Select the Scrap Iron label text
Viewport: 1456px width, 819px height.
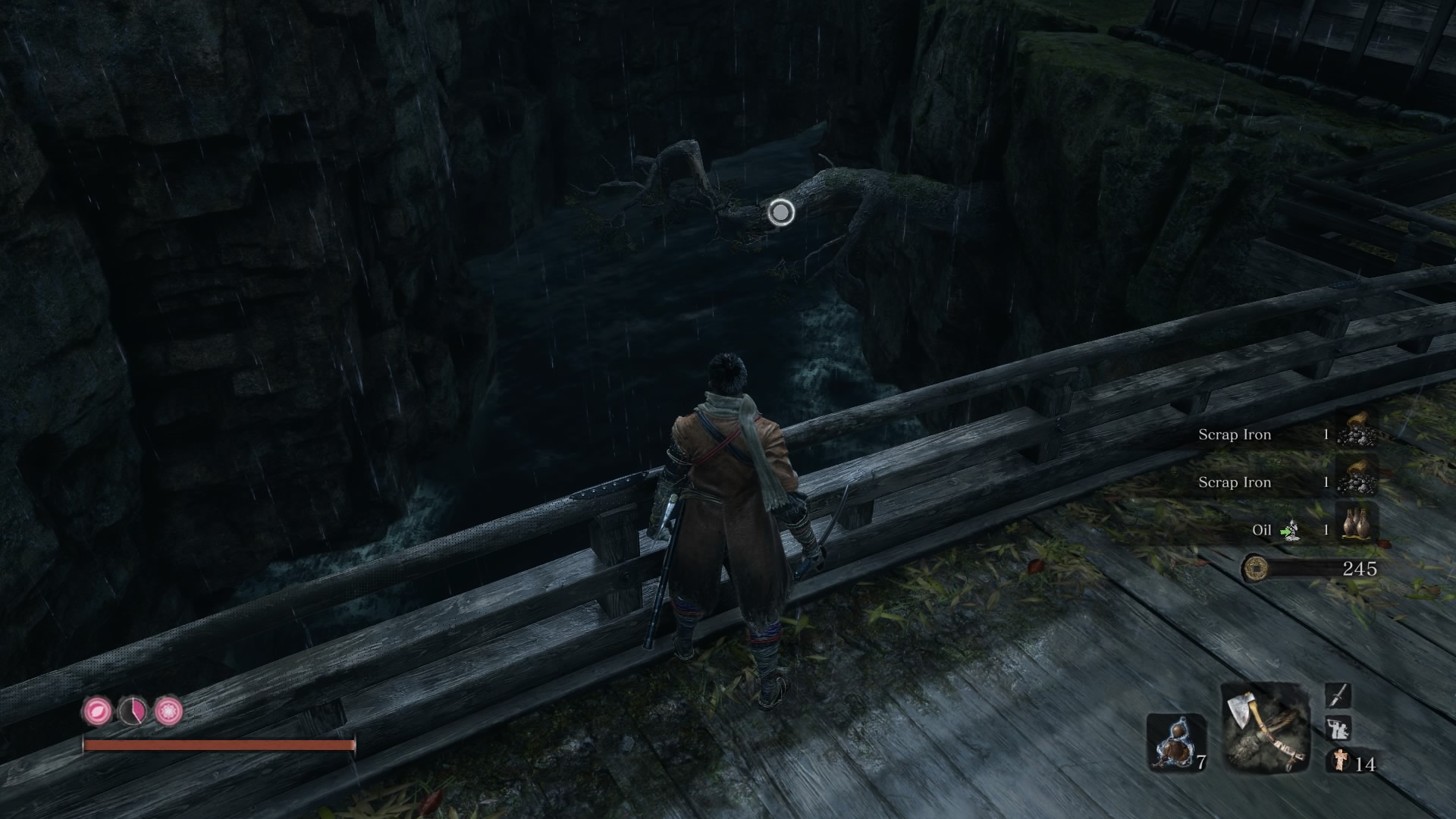tap(1235, 434)
